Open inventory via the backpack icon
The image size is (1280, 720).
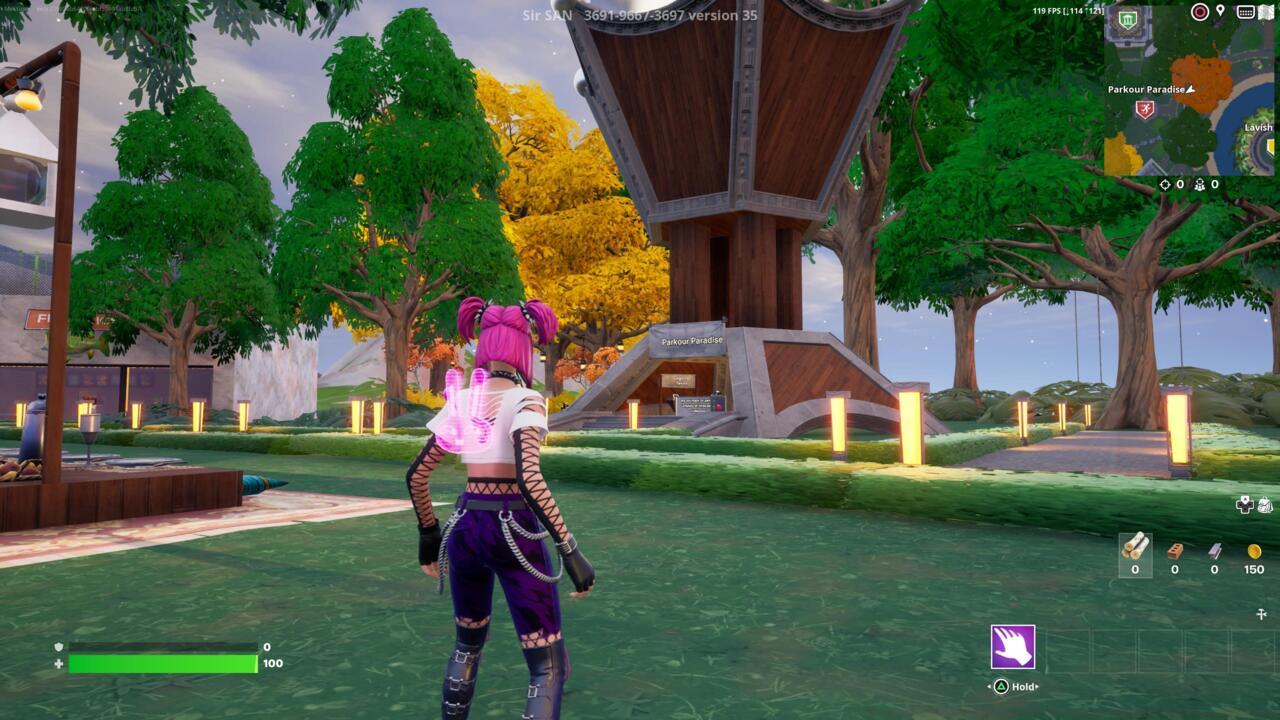click(1264, 505)
